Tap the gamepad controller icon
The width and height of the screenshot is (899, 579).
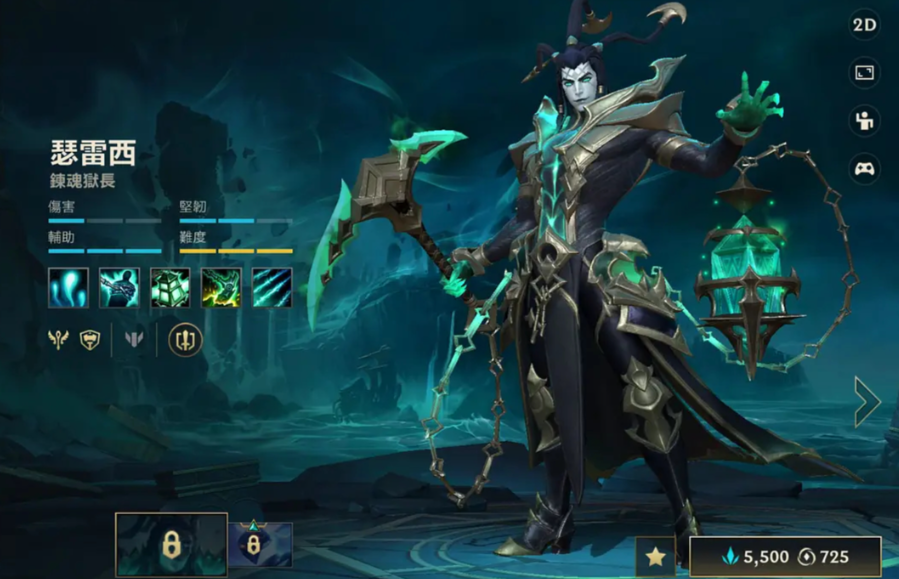(864, 169)
